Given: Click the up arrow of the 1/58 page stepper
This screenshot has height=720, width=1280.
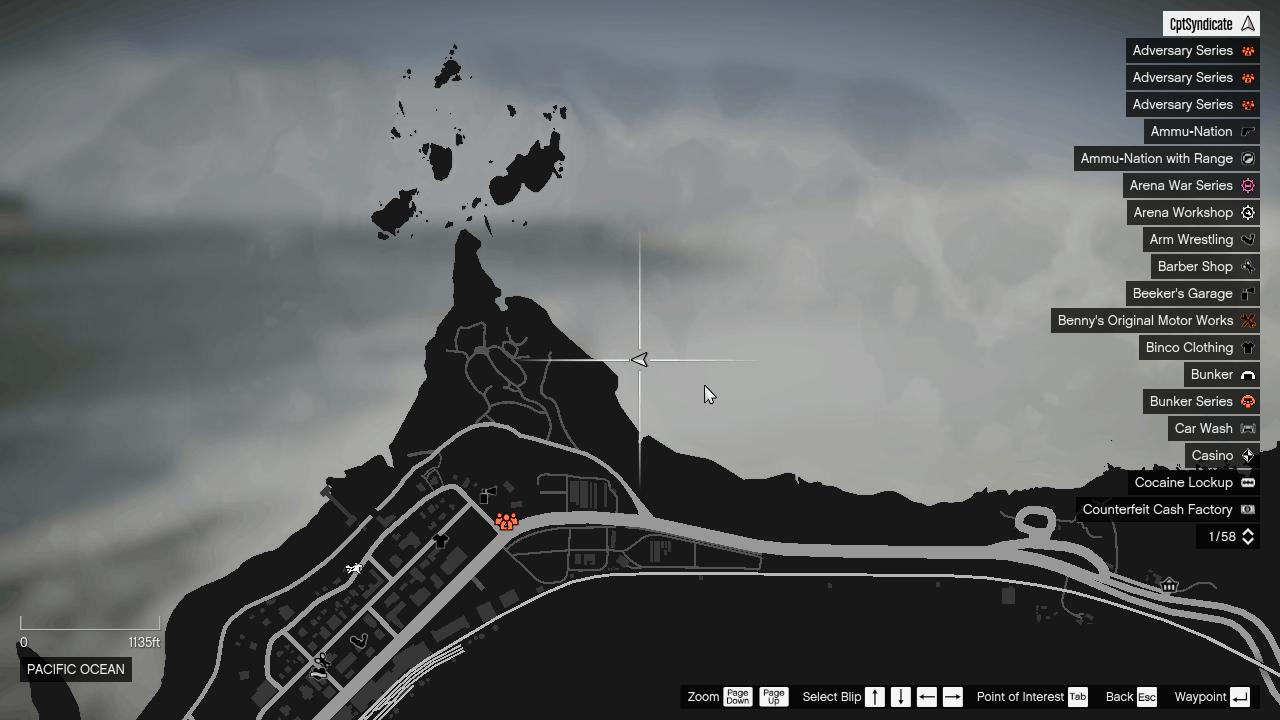Looking at the screenshot, I should [x=1248, y=532].
